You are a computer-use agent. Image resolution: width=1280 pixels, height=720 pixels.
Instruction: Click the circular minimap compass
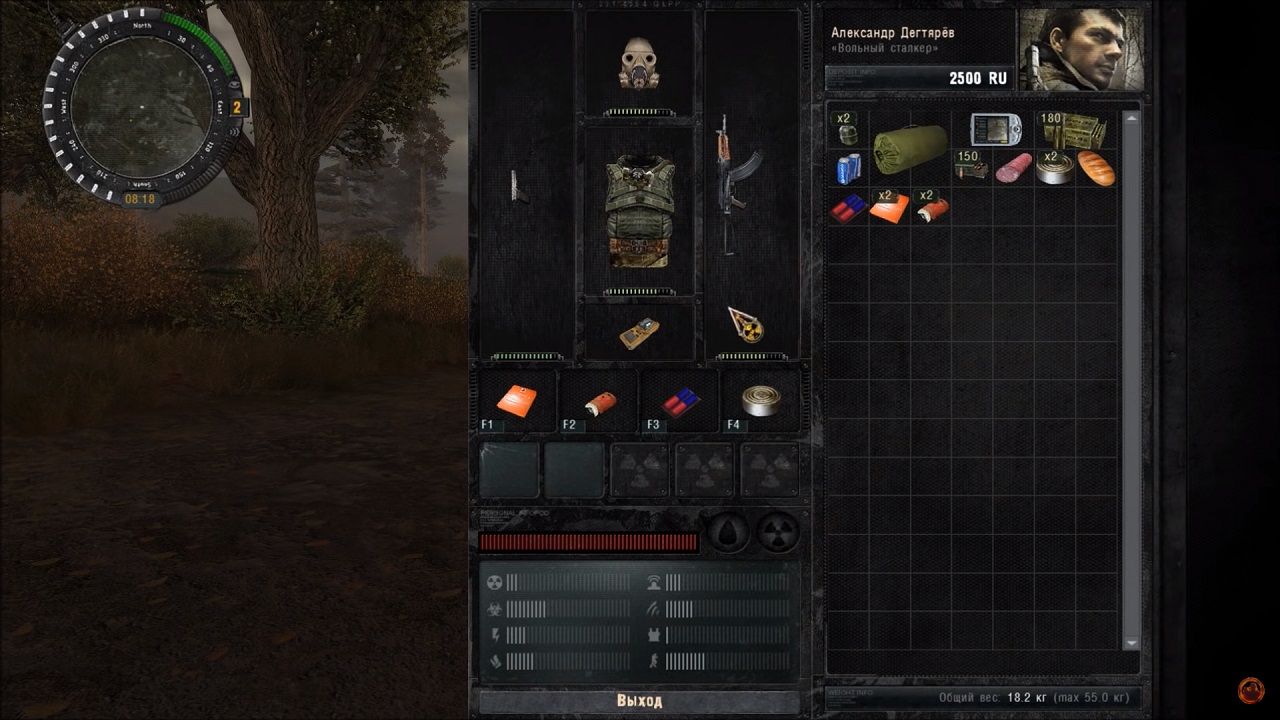click(x=141, y=106)
